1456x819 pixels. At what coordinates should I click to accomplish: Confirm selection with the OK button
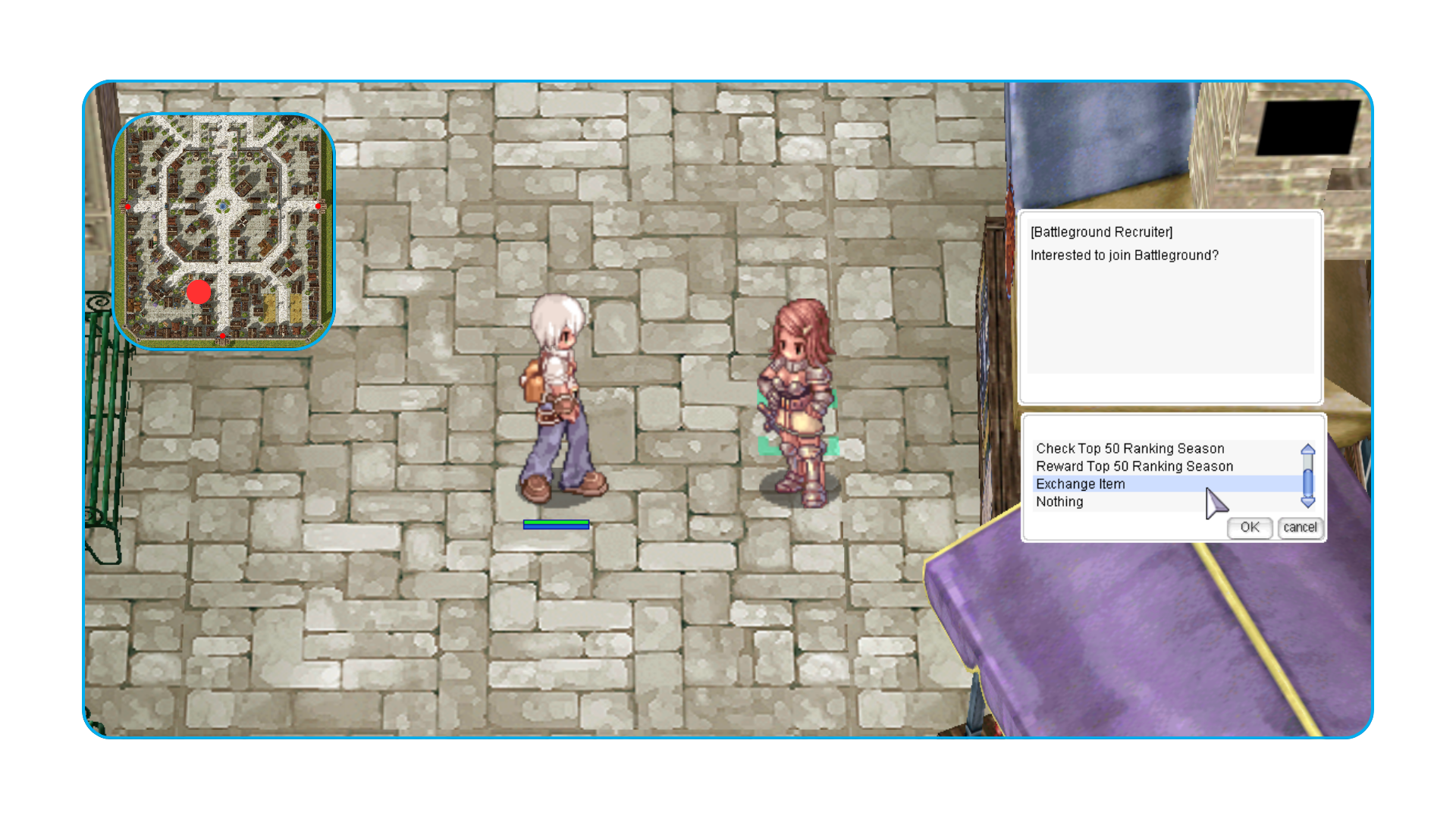[x=1249, y=528]
